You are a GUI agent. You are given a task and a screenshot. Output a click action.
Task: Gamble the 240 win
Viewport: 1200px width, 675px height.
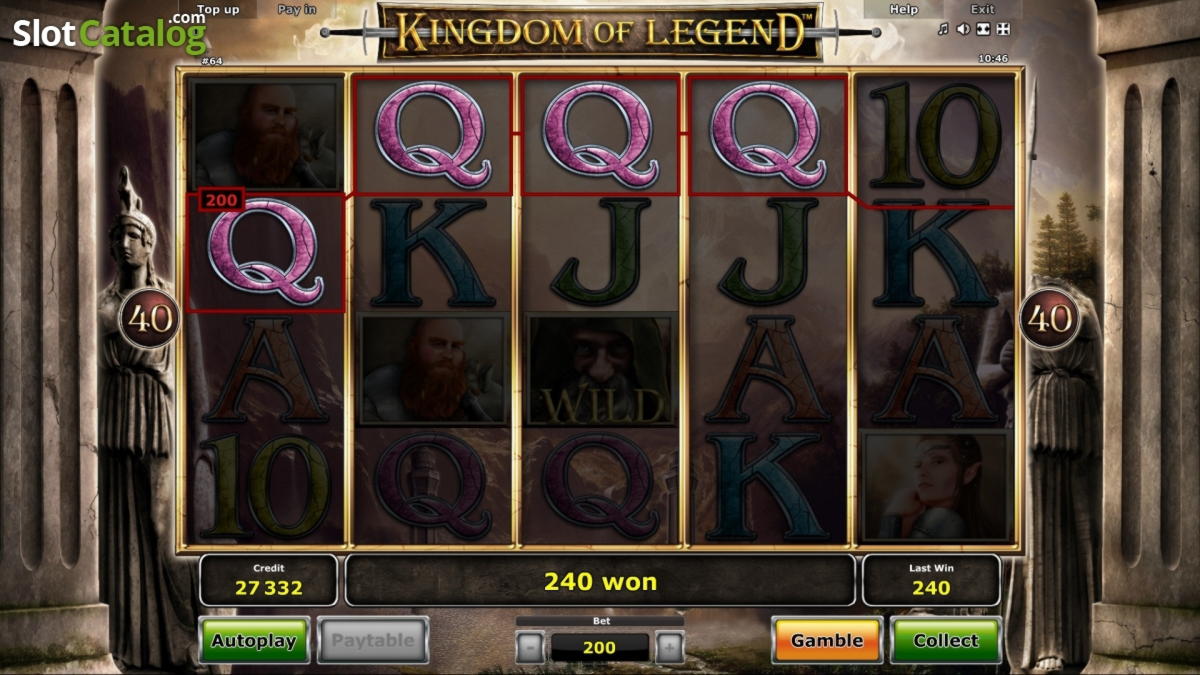827,640
